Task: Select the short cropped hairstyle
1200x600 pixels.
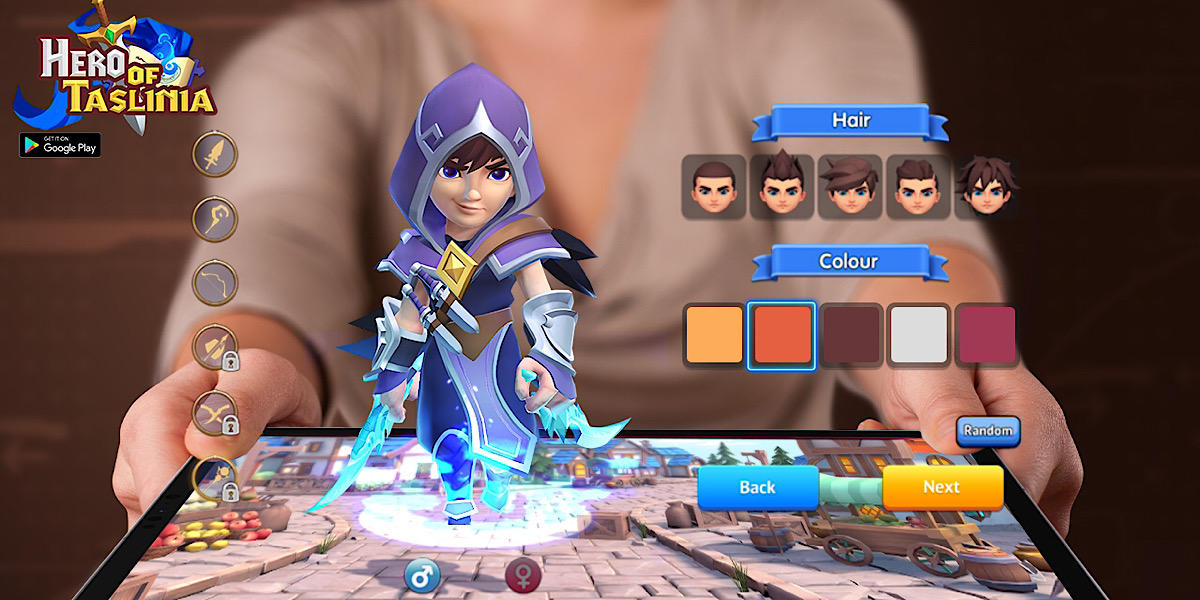Action: 713,187
